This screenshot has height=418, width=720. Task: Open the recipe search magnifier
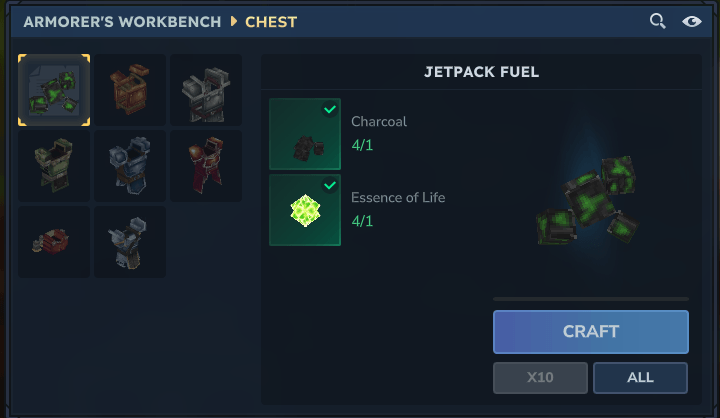[x=657, y=21]
